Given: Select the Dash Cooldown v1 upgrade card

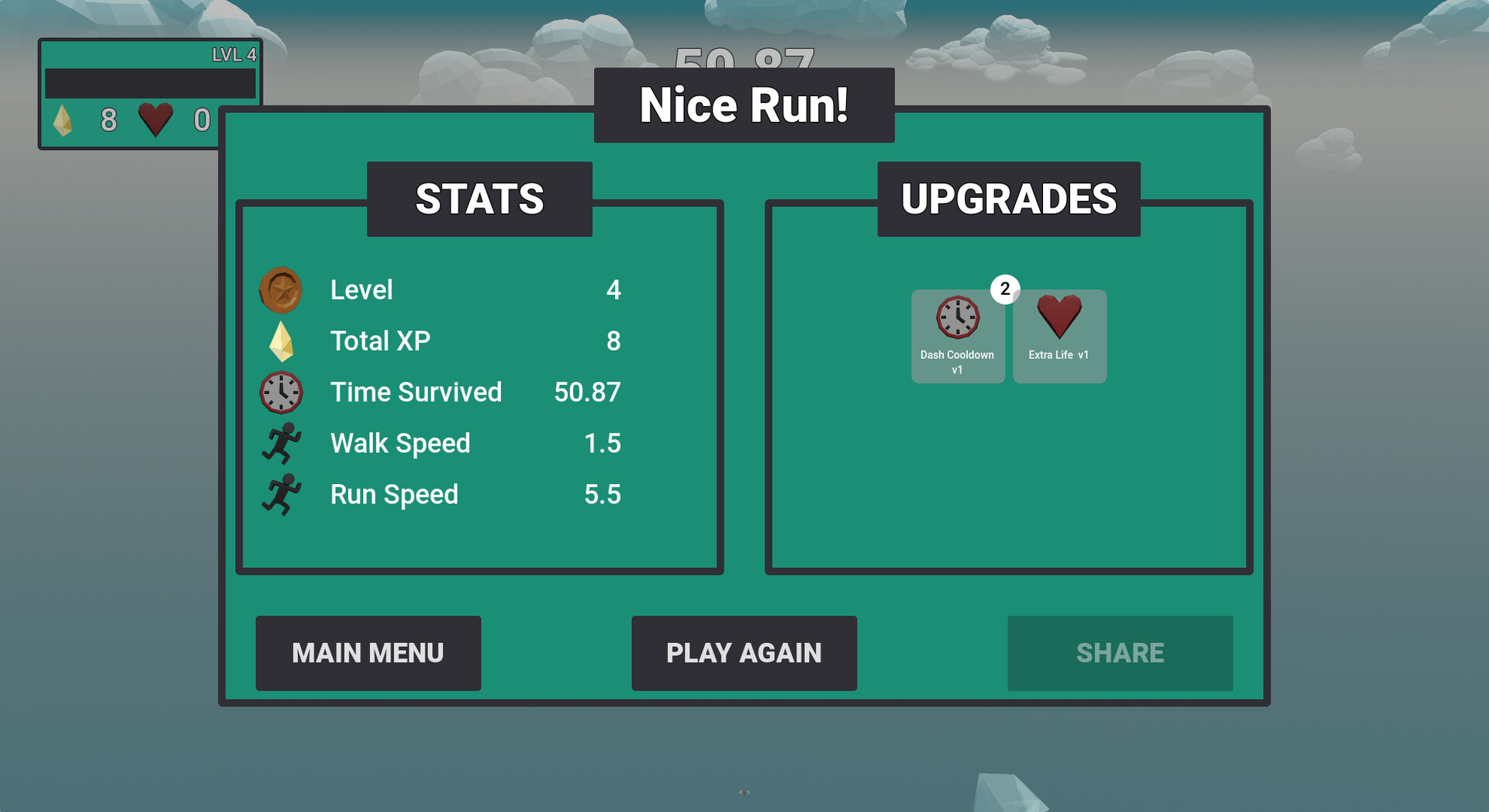Looking at the screenshot, I should click(957, 337).
